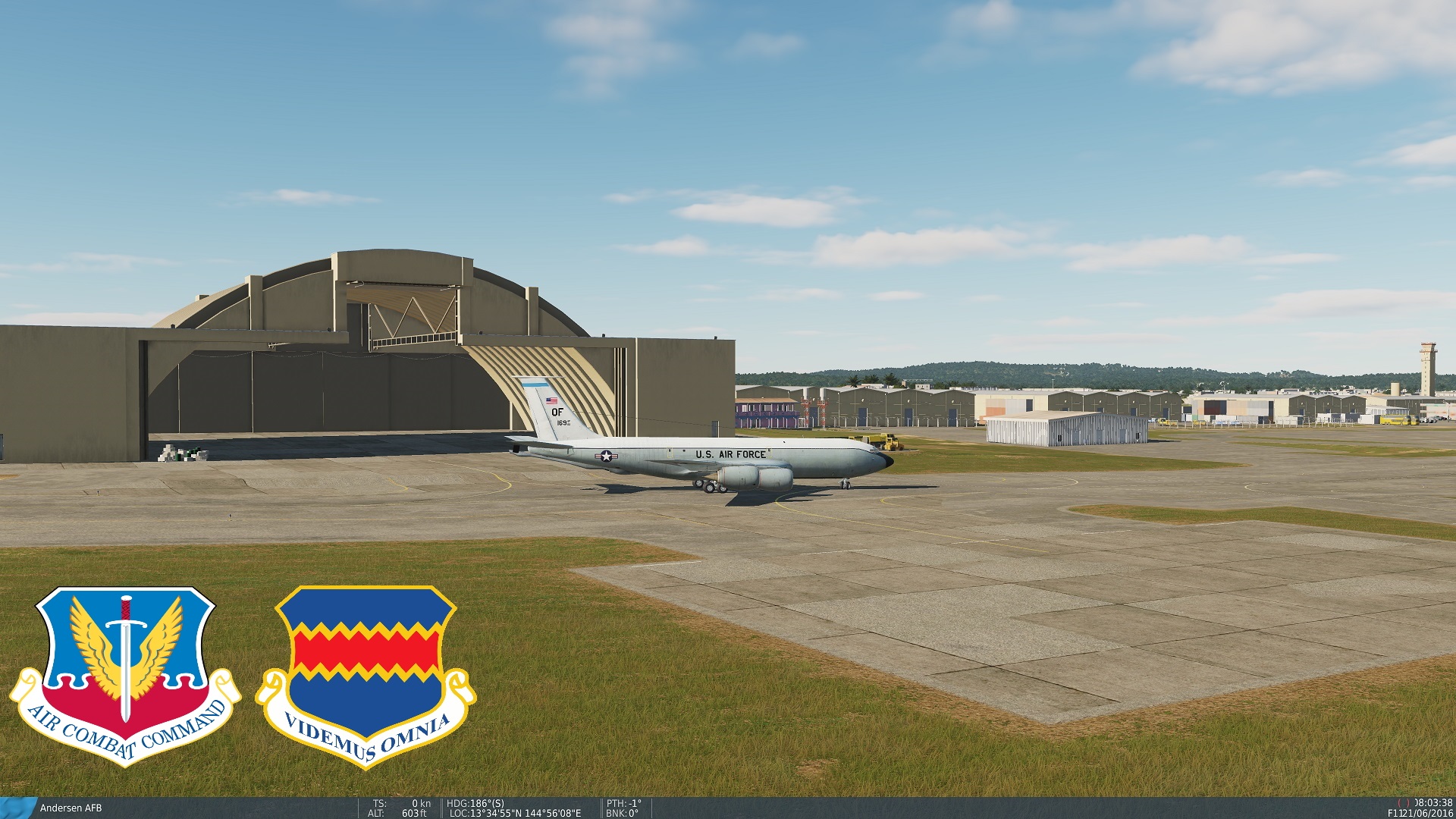Toggle the BNK: 0° bank indicator
Image resolution: width=1456 pixels, height=819 pixels.
[623, 811]
